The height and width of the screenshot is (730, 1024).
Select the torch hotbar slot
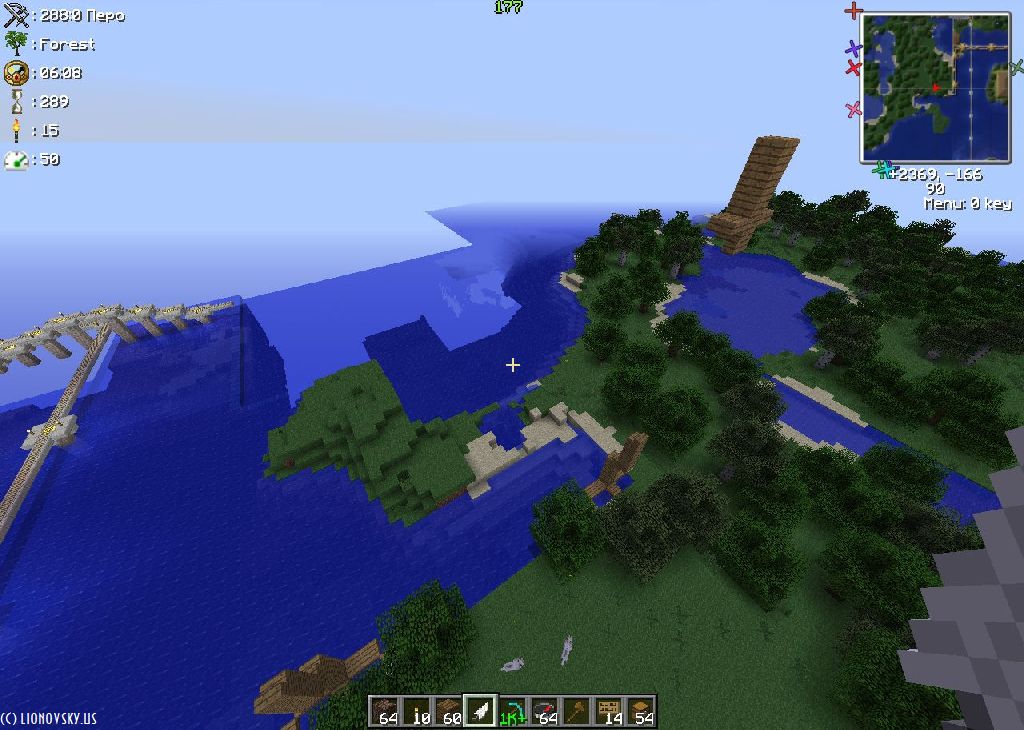(417, 712)
